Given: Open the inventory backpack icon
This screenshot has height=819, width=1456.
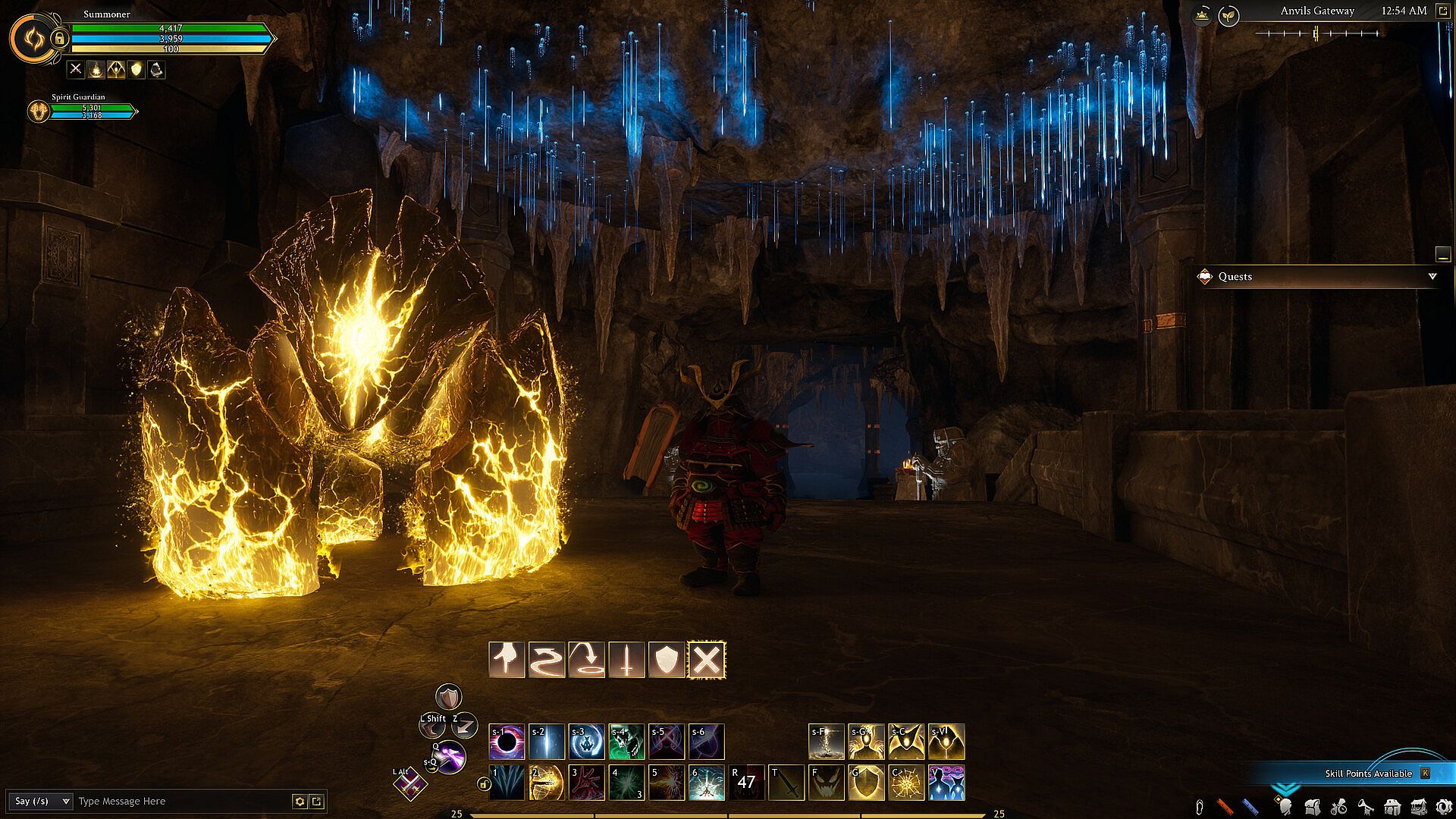Looking at the screenshot, I should (1312, 807).
